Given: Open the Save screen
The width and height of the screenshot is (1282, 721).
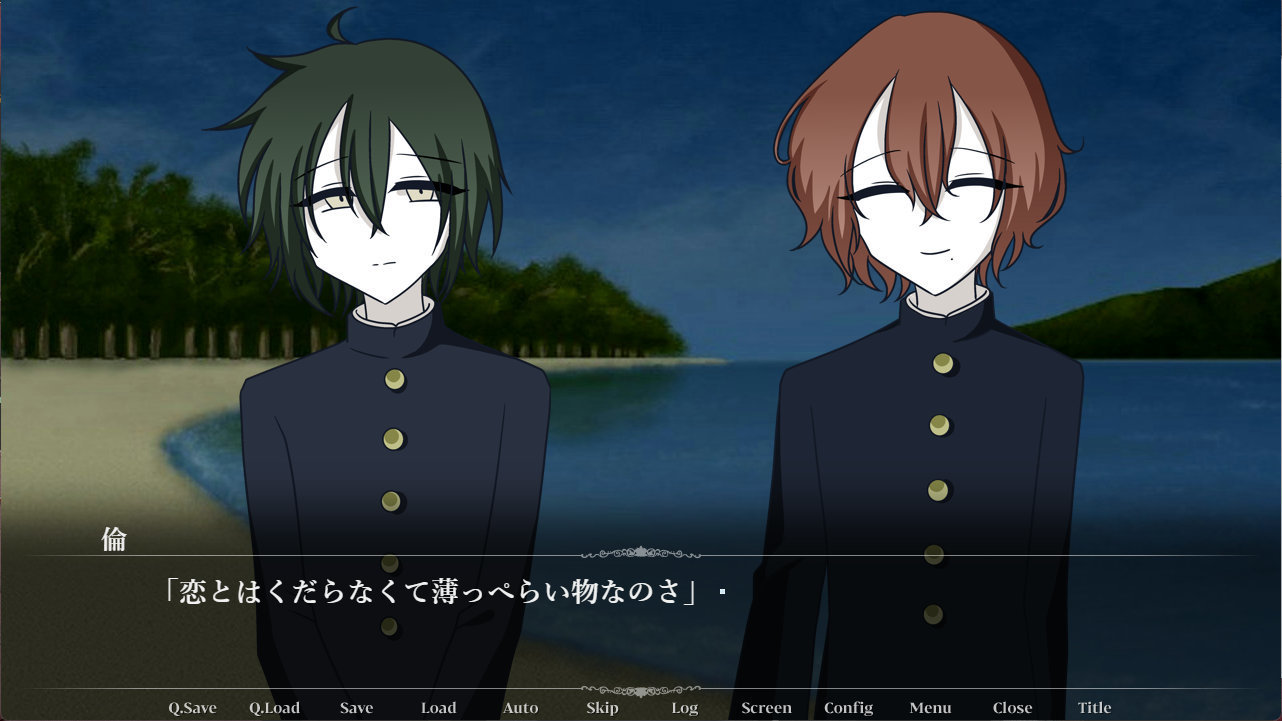Looking at the screenshot, I should 357,707.
